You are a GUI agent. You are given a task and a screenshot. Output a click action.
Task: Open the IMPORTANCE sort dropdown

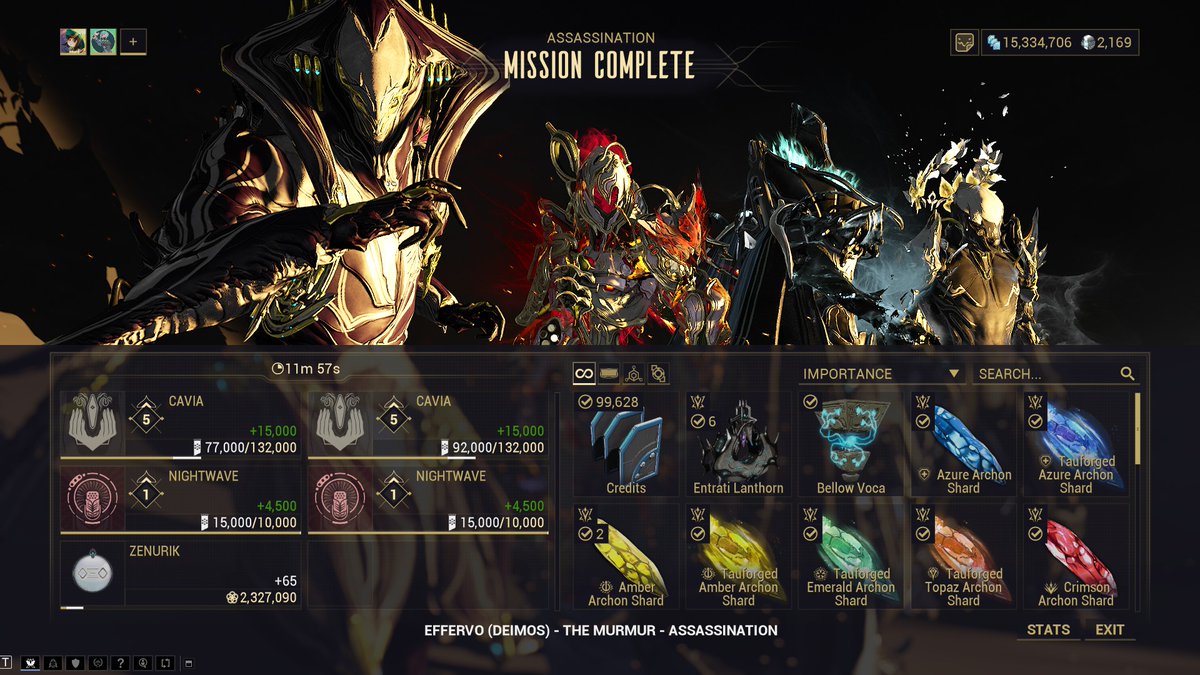(882, 374)
